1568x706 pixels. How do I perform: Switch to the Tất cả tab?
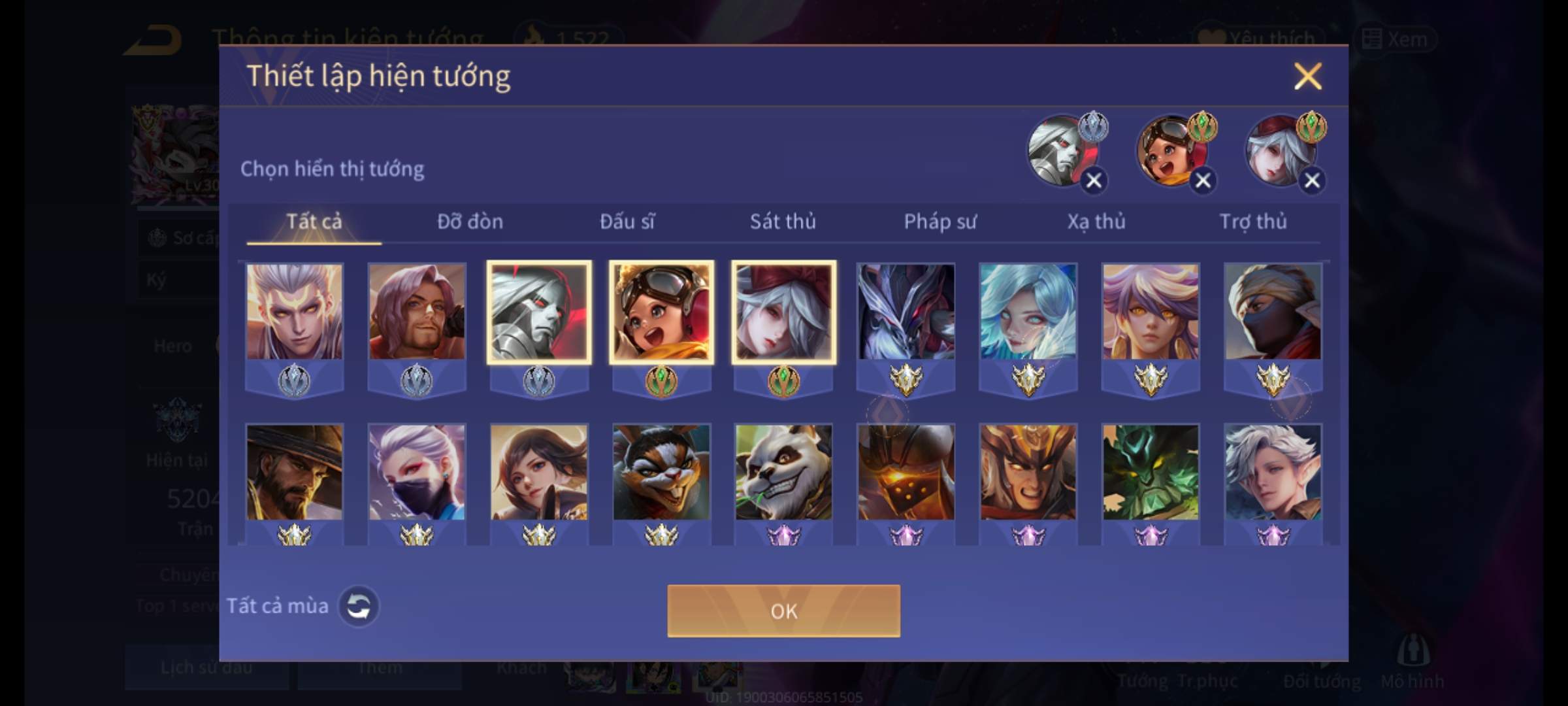(x=314, y=222)
